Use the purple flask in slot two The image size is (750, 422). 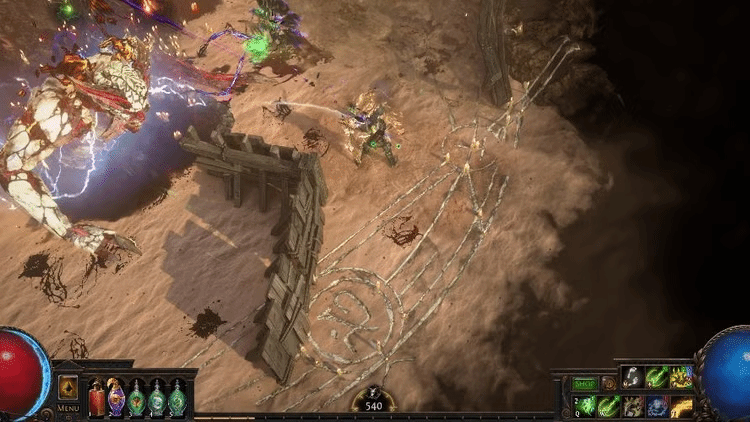point(116,398)
